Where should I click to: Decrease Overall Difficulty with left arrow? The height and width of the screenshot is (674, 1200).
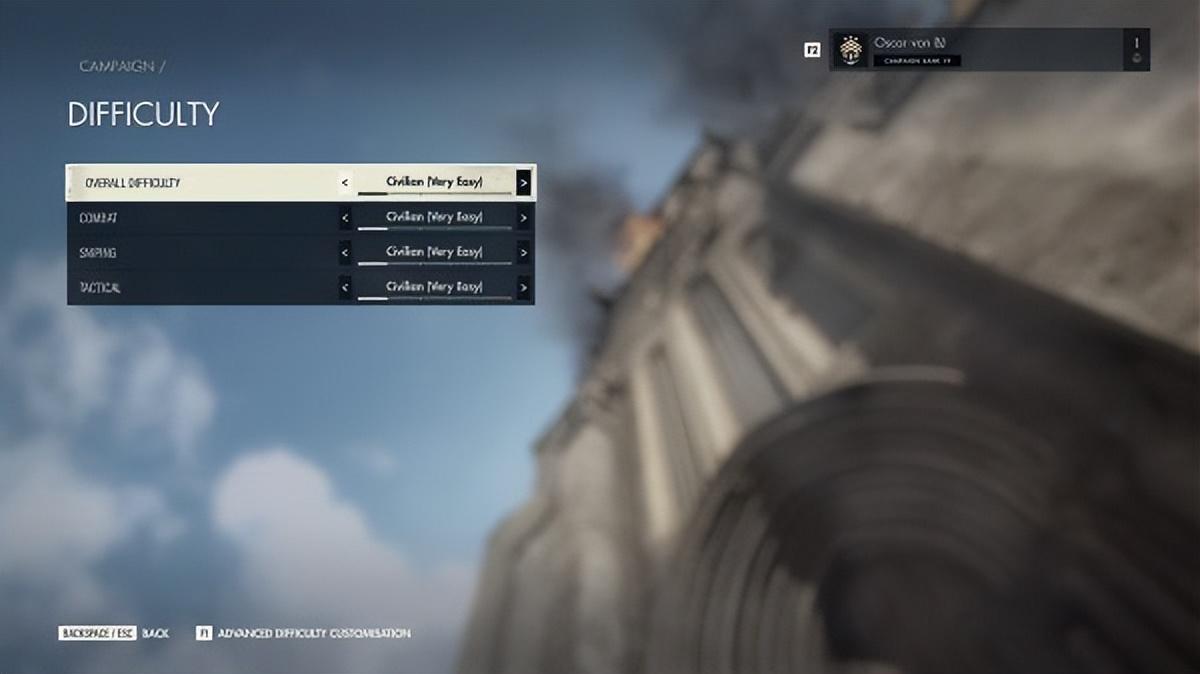click(x=345, y=183)
